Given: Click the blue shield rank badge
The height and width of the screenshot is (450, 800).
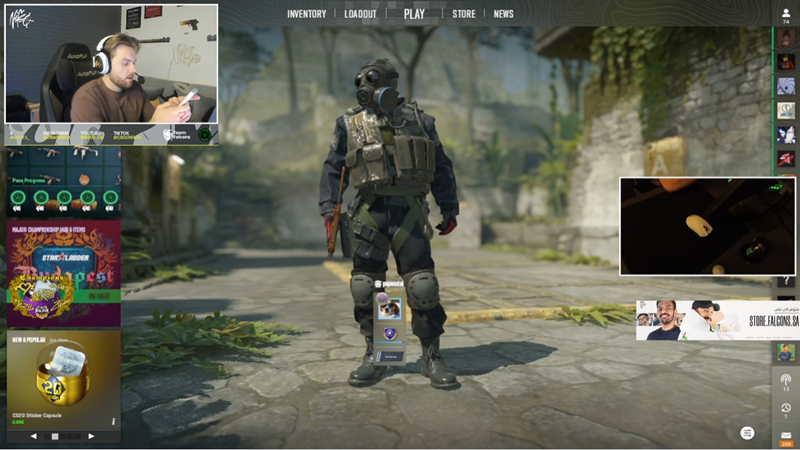Looking at the screenshot, I should tap(389, 335).
